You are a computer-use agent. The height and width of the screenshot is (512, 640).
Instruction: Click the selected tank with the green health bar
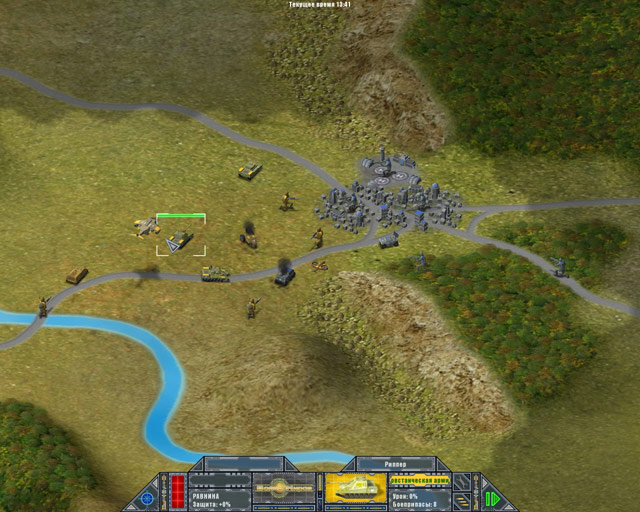[181, 238]
